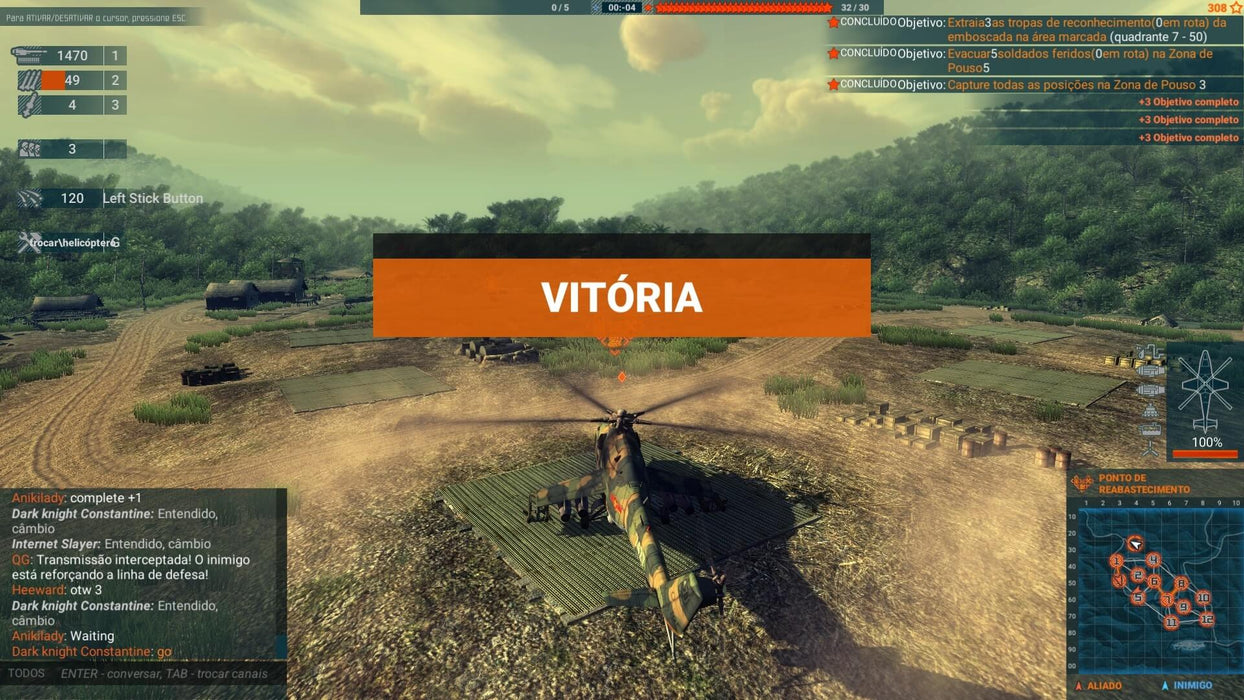This screenshot has width=1244, height=700.
Task: Click the Ponto de Reabastecimento header
Action: [1143, 484]
